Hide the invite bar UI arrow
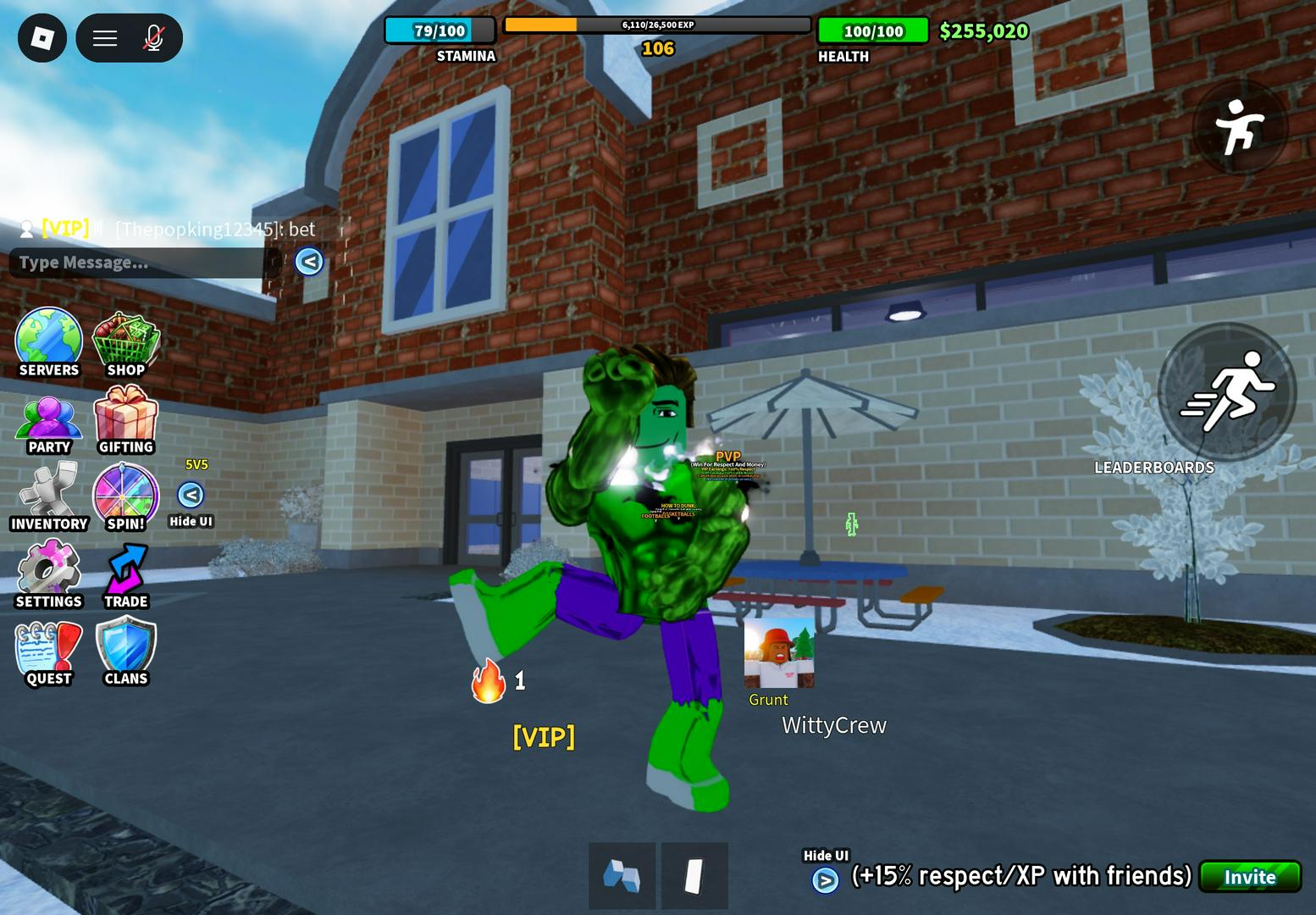Viewport: 1316px width, 915px height. (825, 880)
